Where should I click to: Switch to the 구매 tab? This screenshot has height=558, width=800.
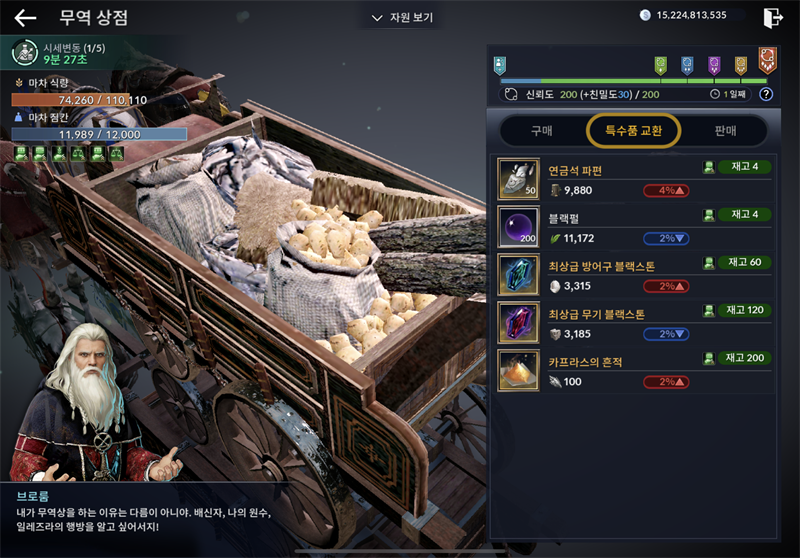541,130
